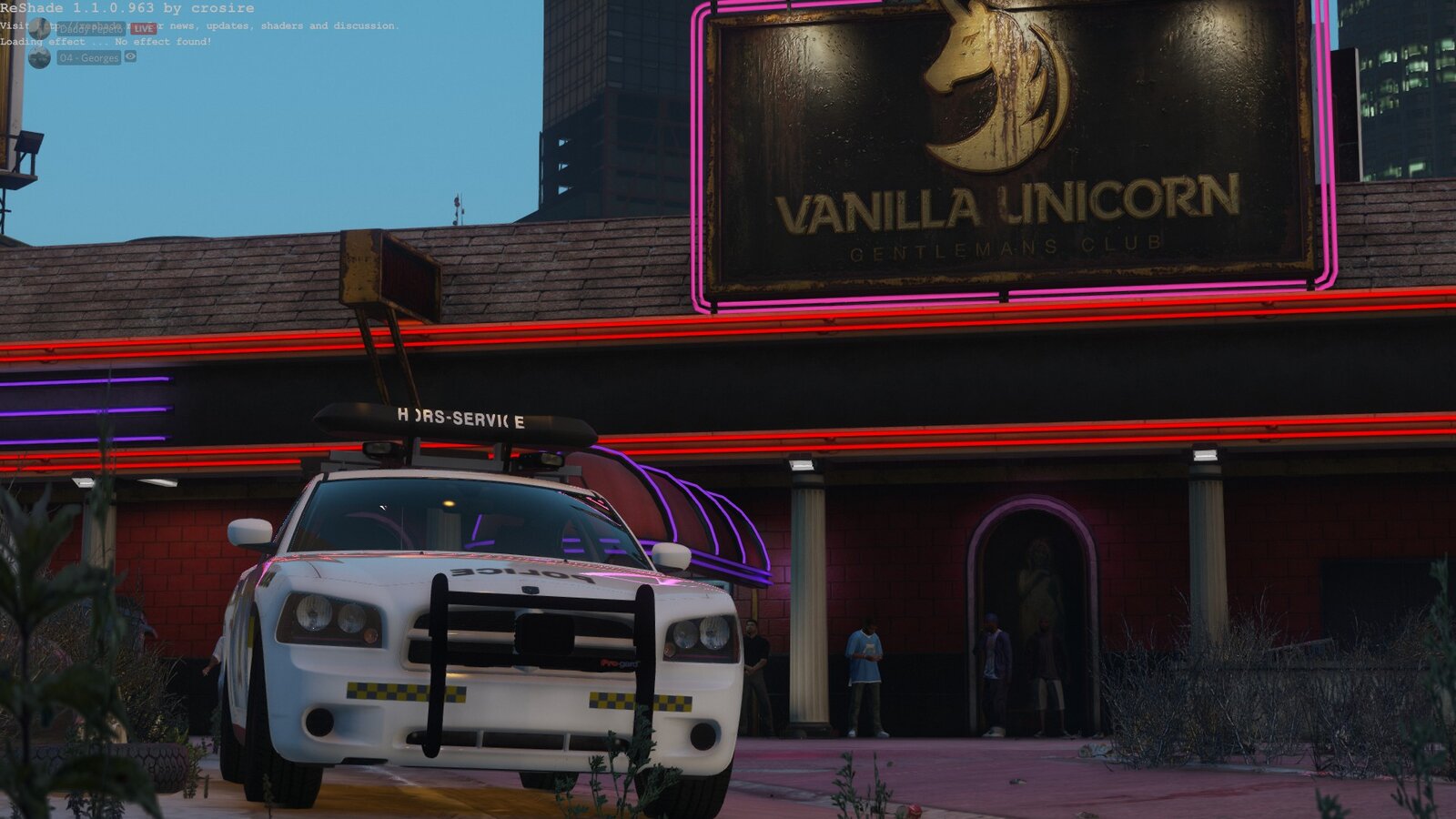Open Daddy Pepeto's round avatar
This screenshot has height=819, width=1456.
click(39, 28)
